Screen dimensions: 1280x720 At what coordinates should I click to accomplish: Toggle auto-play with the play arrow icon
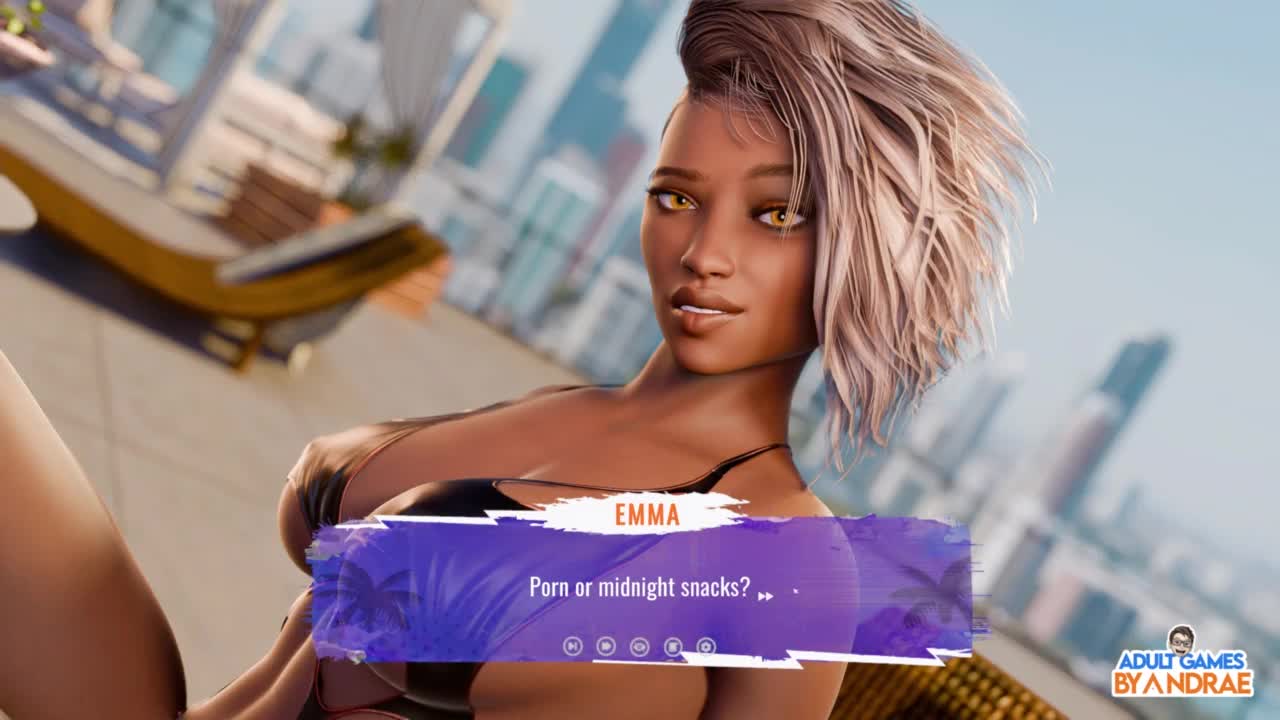point(606,646)
